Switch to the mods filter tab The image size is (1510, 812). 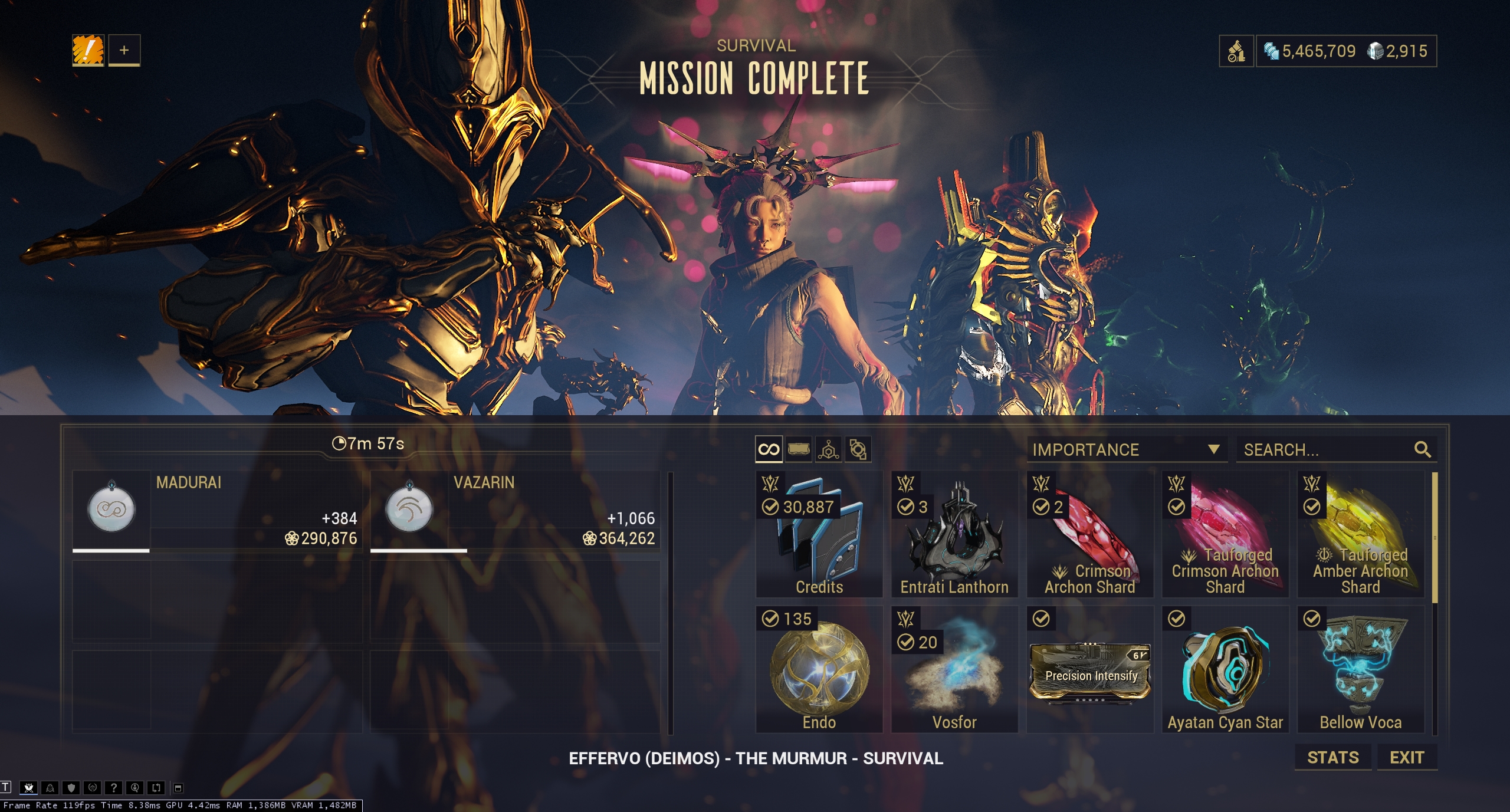(x=799, y=449)
